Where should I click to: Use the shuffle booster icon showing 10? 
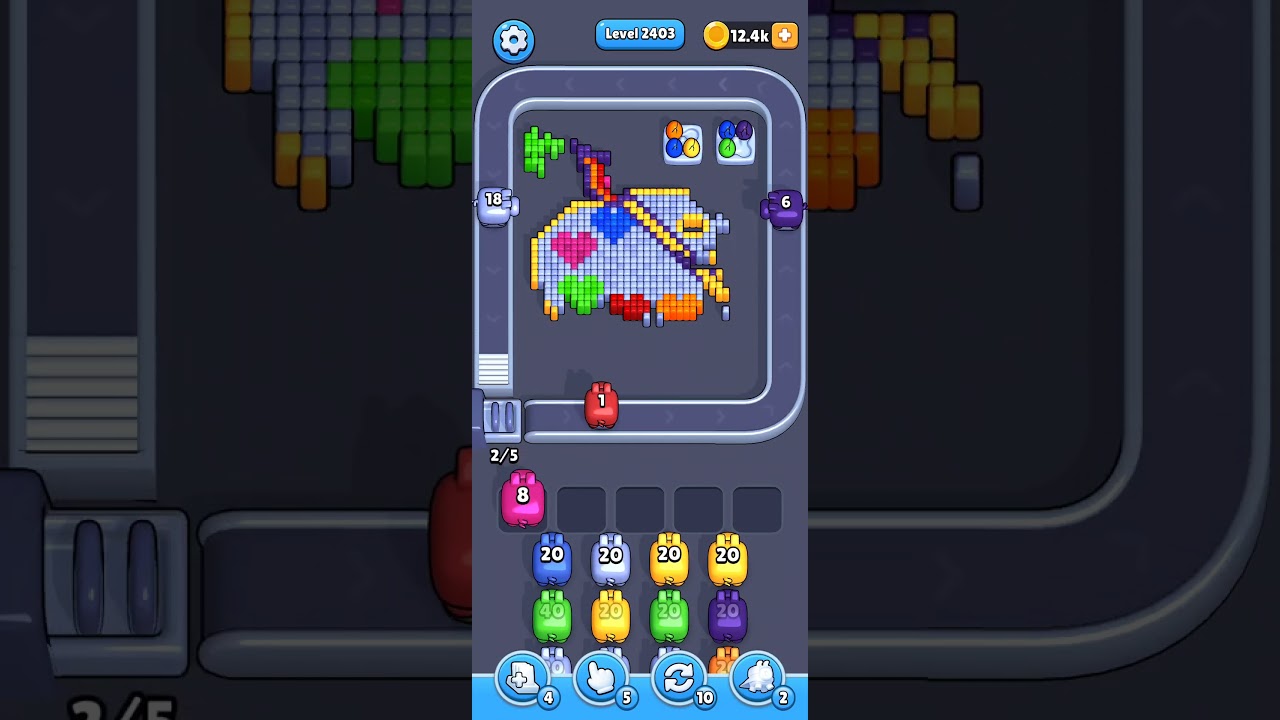[x=679, y=678]
